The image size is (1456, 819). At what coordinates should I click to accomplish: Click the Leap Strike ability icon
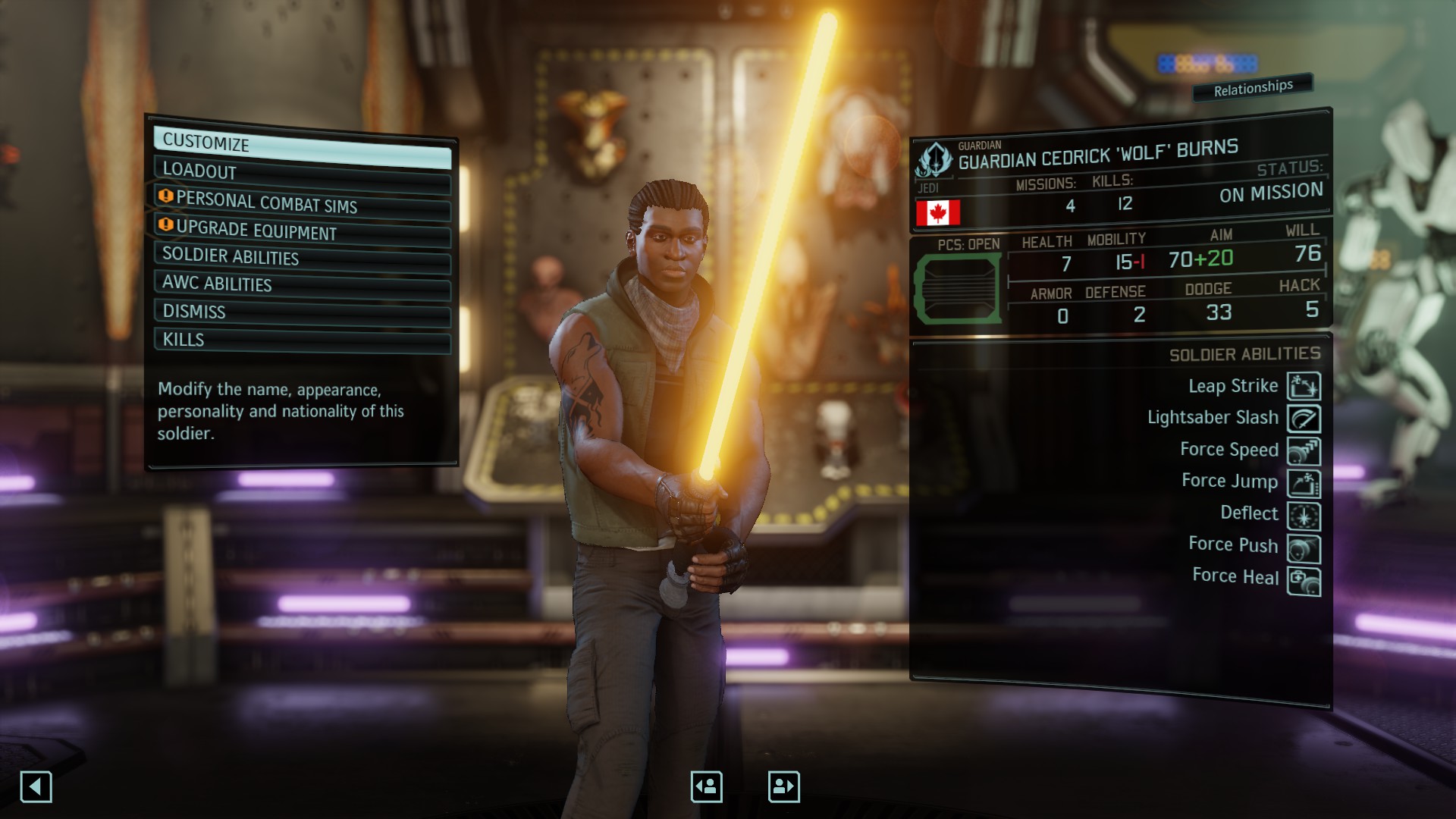click(1304, 386)
